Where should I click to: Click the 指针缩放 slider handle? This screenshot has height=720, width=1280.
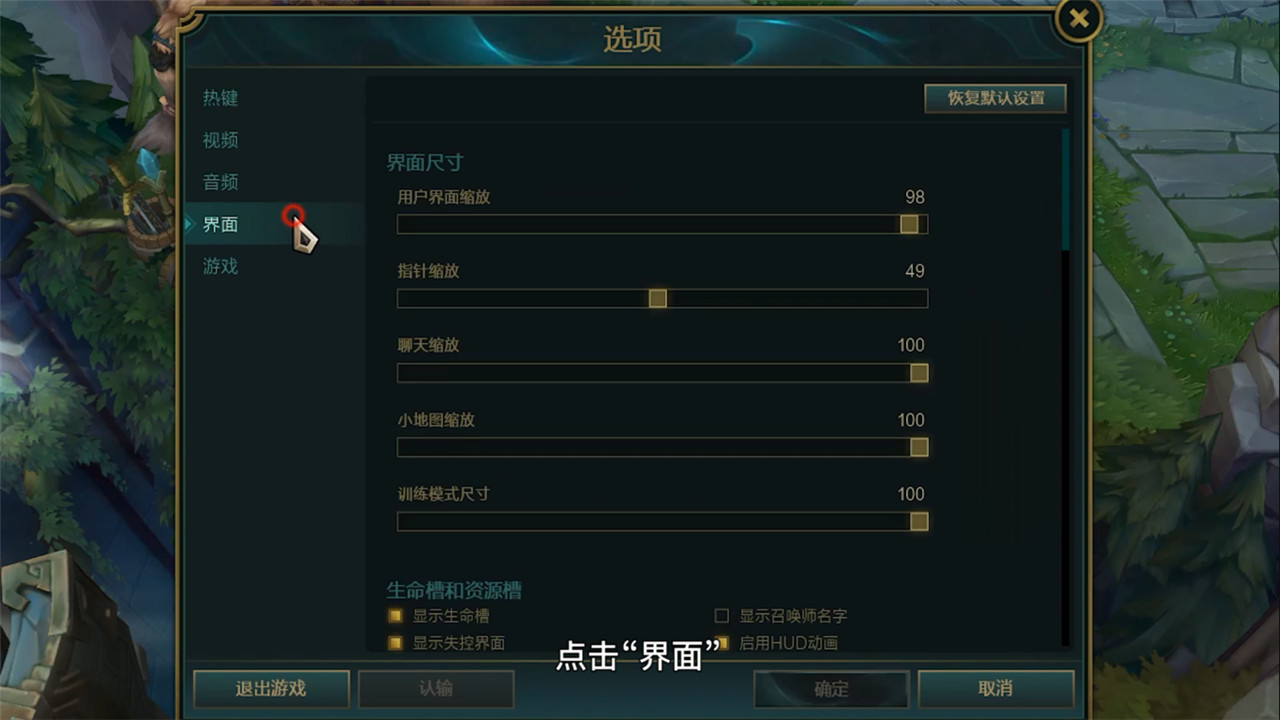(657, 298)
